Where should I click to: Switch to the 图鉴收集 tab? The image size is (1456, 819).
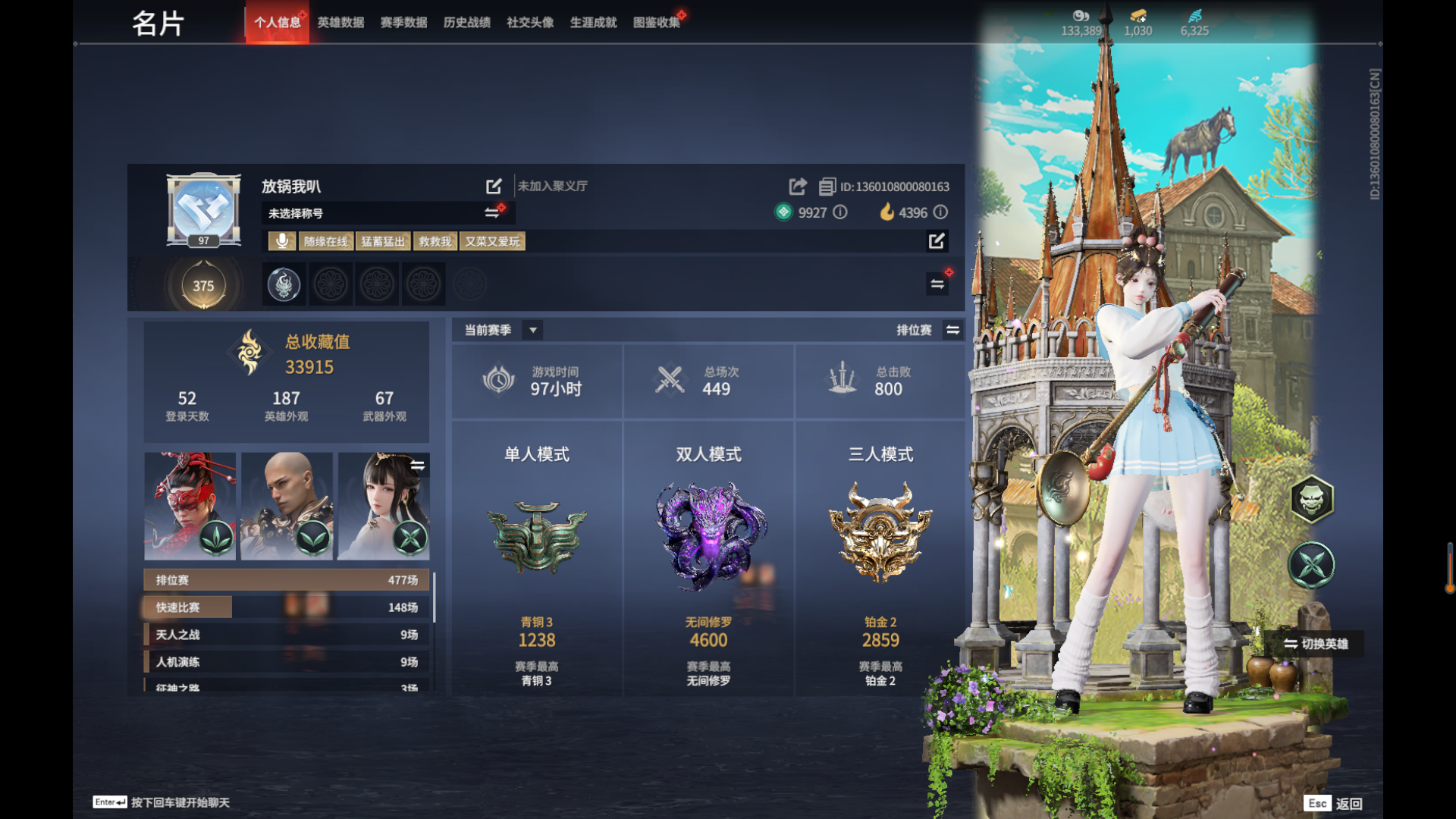pyautogui.click(x=657, y=23)
